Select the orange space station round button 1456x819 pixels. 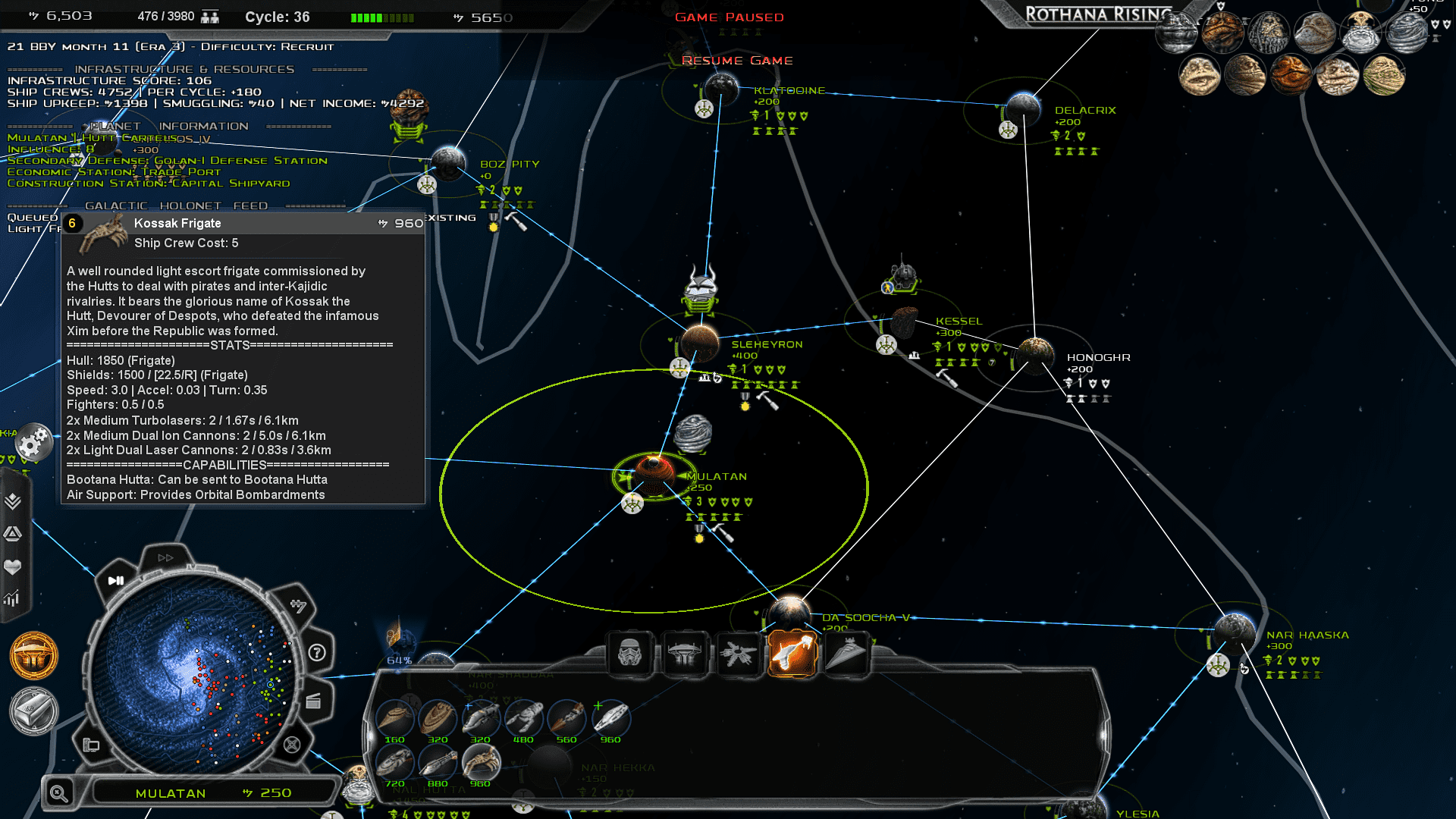34,656
